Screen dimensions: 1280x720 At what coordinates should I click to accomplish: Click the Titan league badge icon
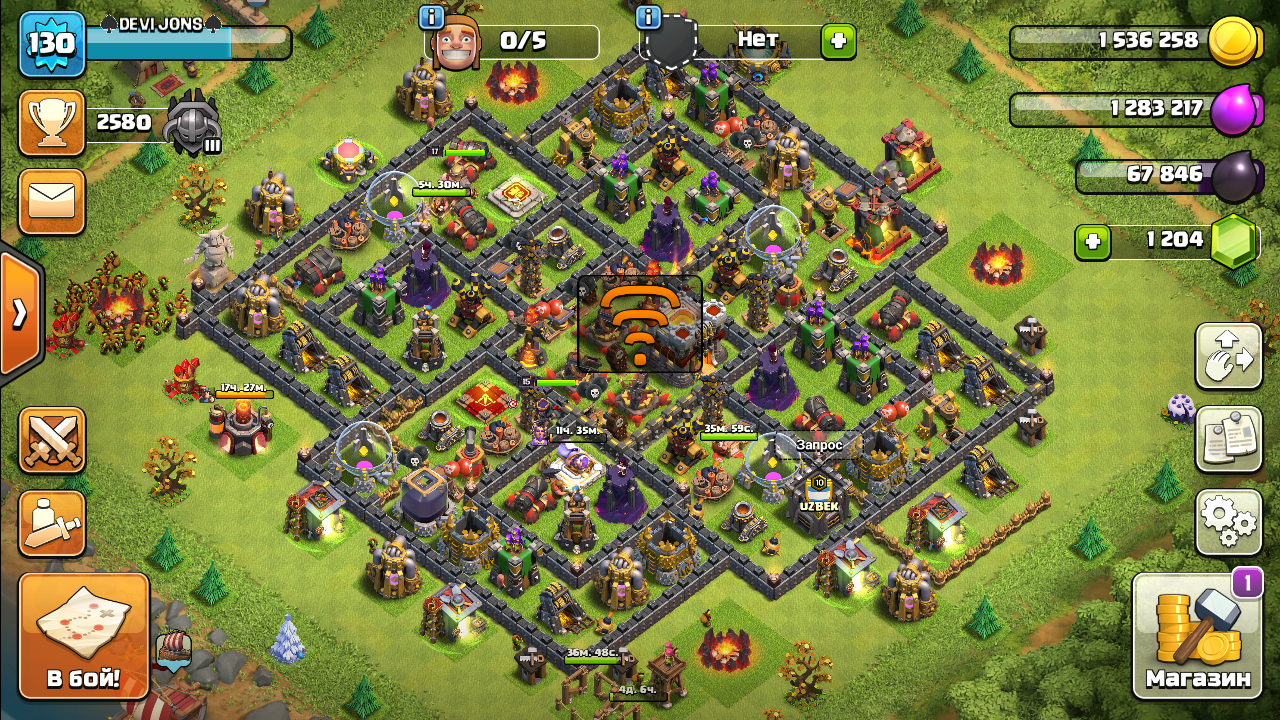coord(191,124)
